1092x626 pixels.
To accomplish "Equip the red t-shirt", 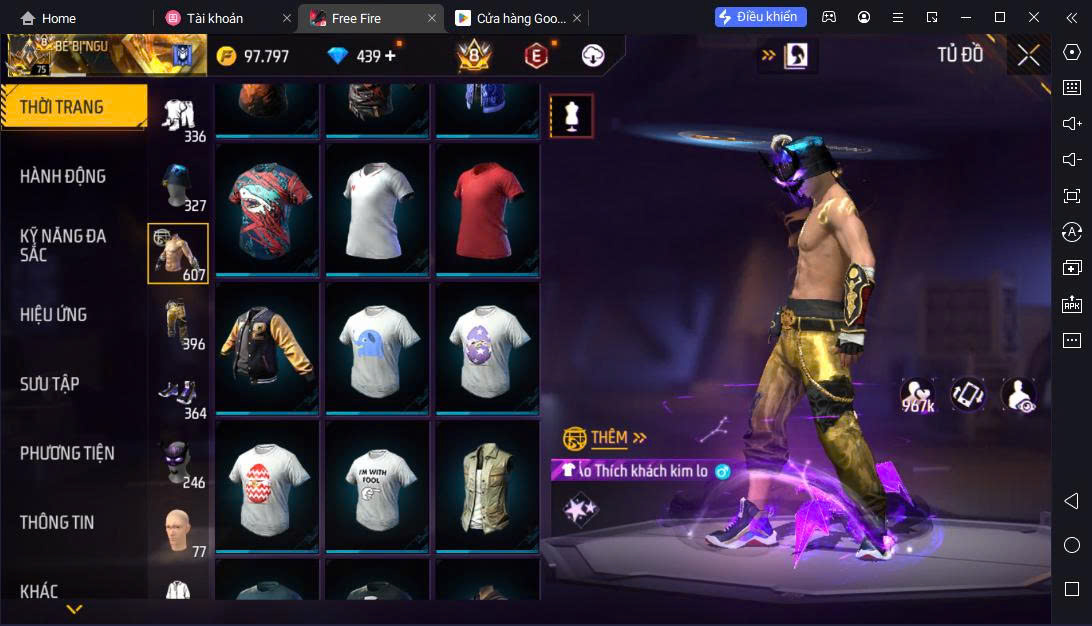I will [487, 210].
